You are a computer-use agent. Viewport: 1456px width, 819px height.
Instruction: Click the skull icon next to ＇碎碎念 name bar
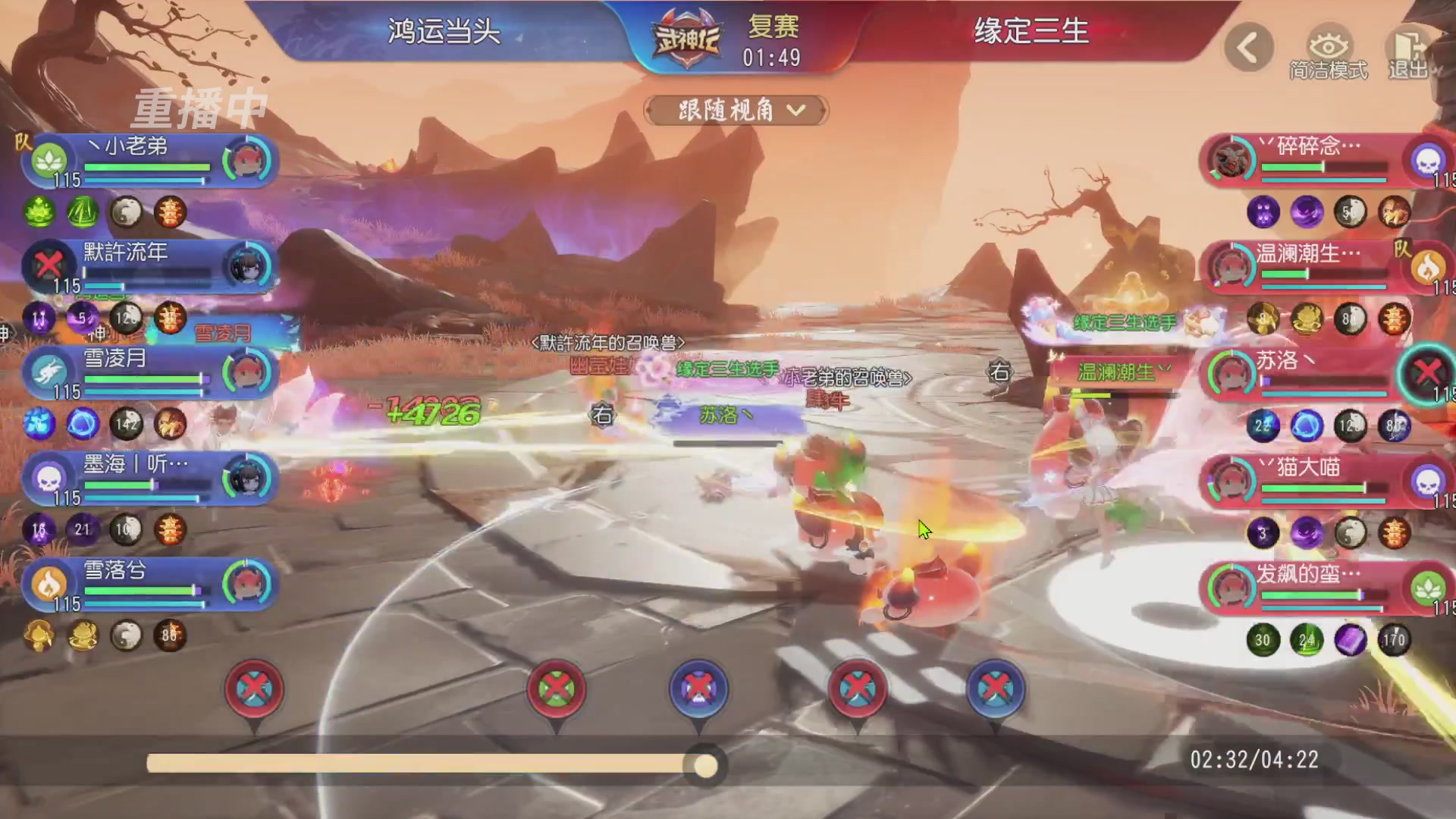tap(1429, 162)
